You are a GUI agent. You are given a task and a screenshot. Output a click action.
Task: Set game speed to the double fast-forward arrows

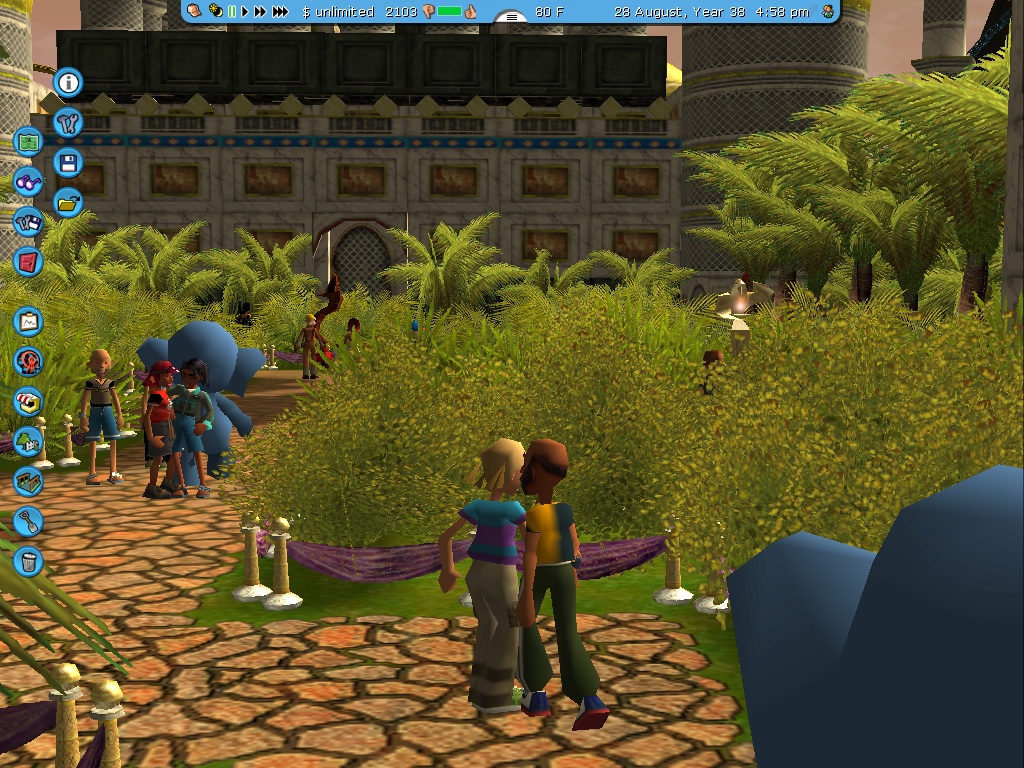pos(260,12)
